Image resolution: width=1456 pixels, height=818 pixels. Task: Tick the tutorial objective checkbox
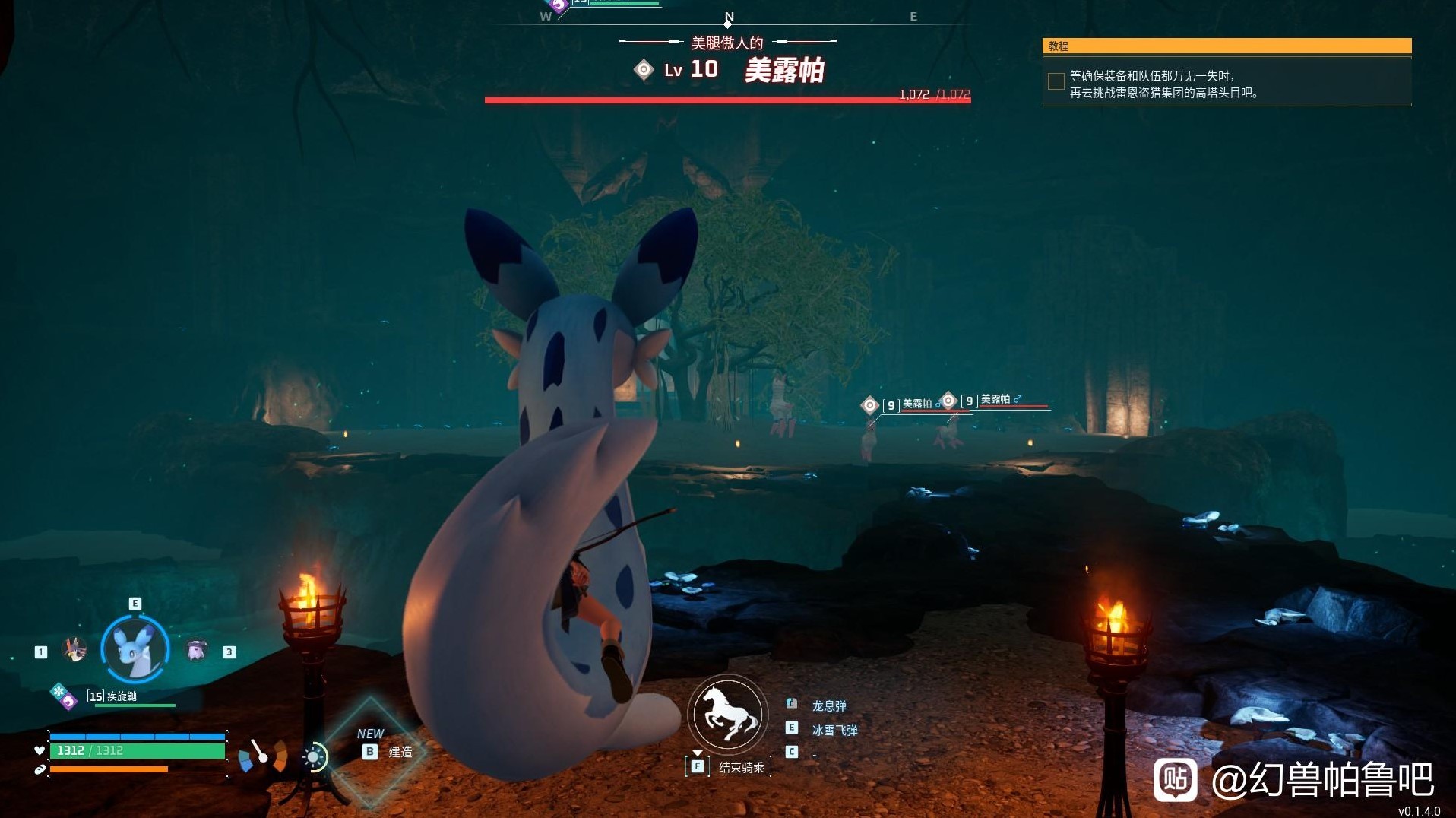1056,81
